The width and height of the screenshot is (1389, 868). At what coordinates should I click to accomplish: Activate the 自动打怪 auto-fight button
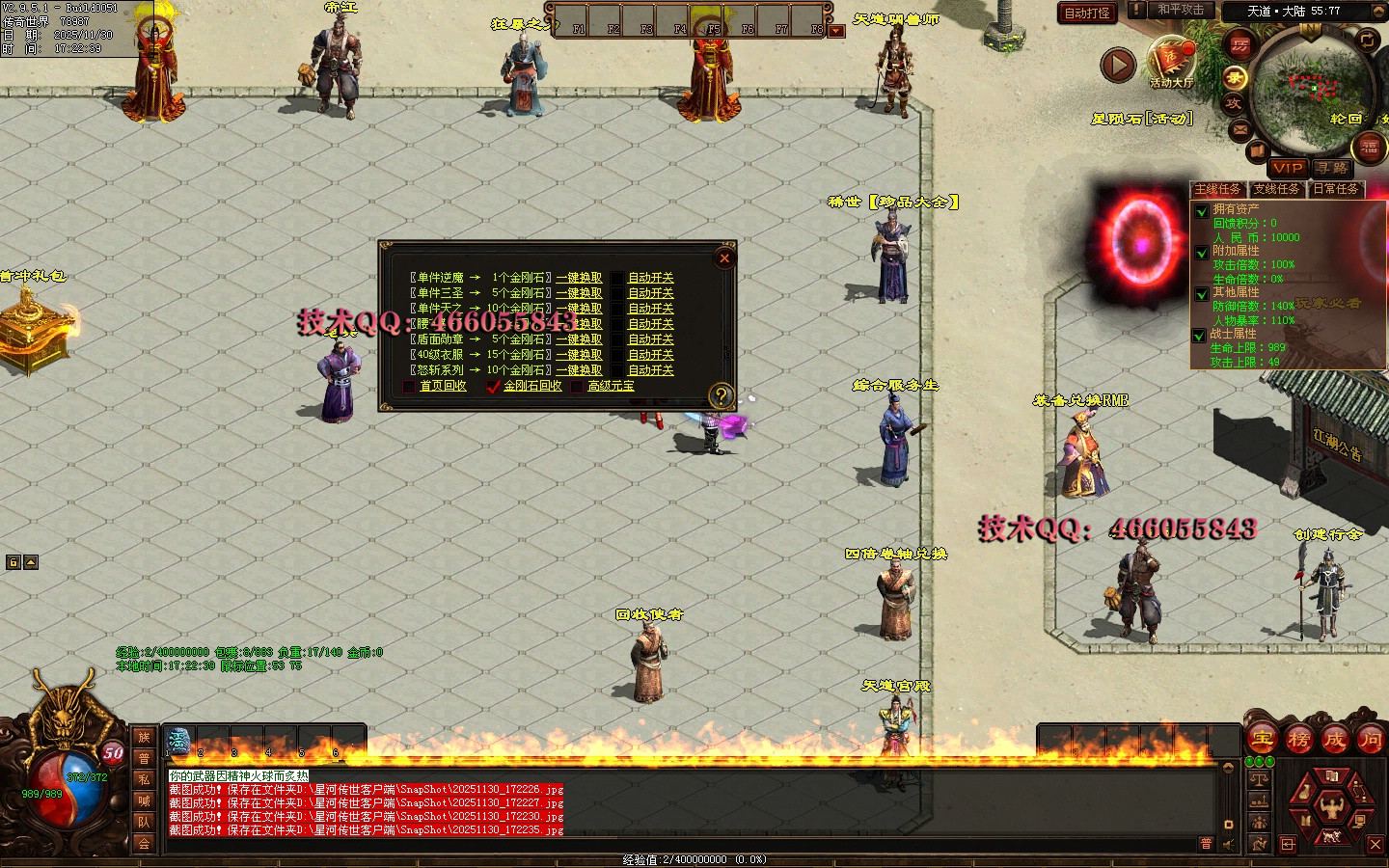point(1087,13)
